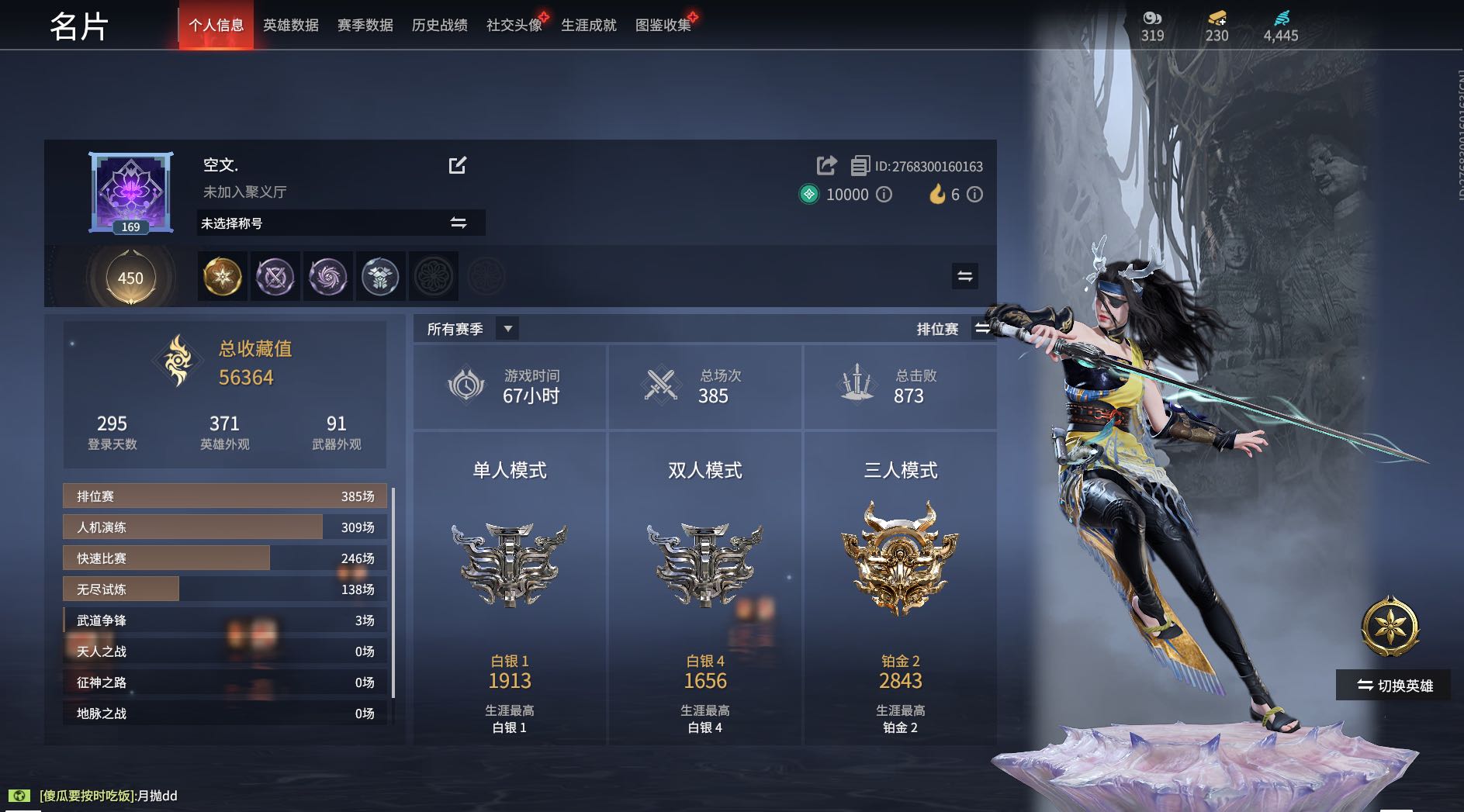The image size is (1464, 812).
Task: Show the 历史战绩 tab
Action: pos(439,26)
